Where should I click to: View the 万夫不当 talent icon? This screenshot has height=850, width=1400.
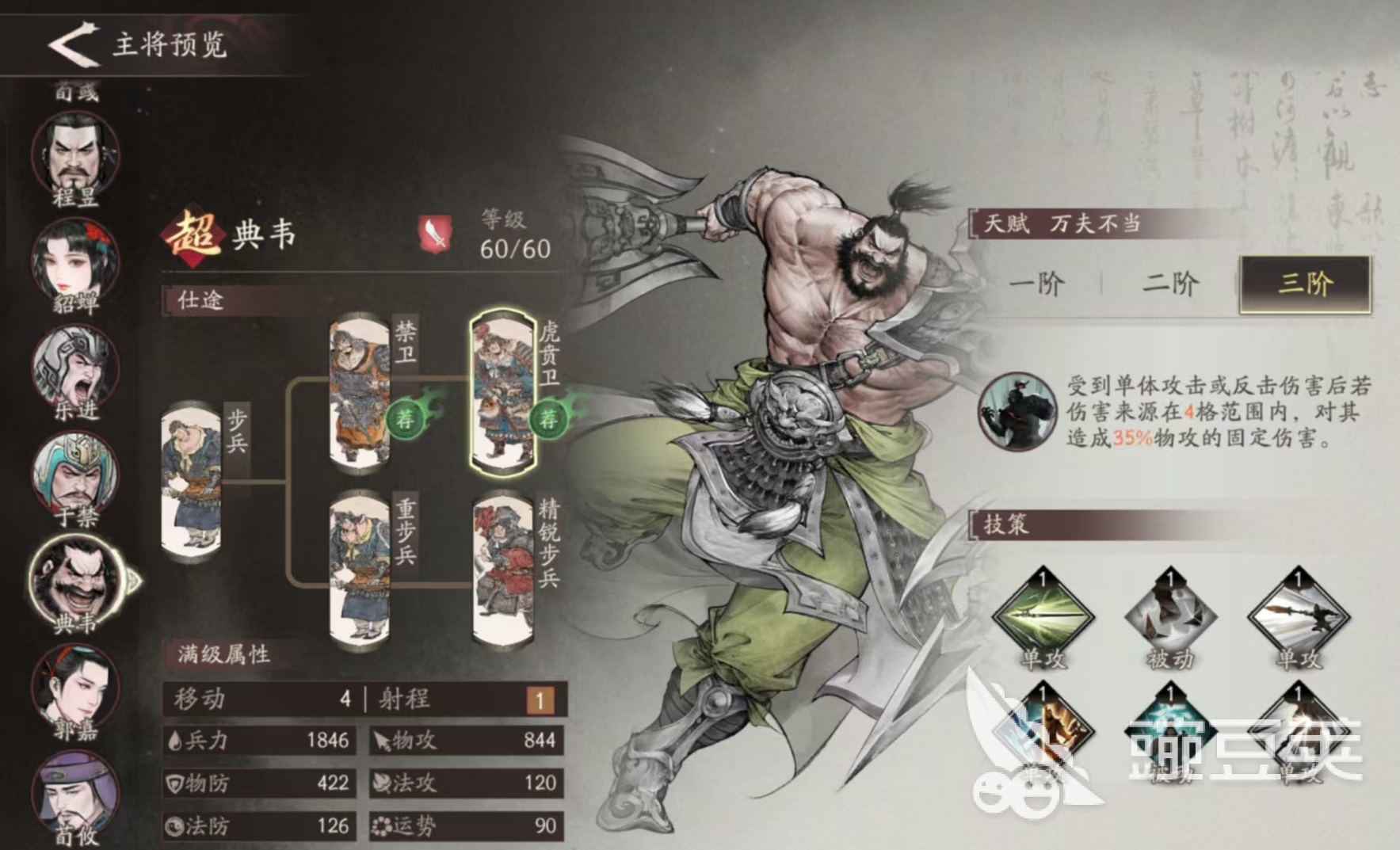[1017, 412]
